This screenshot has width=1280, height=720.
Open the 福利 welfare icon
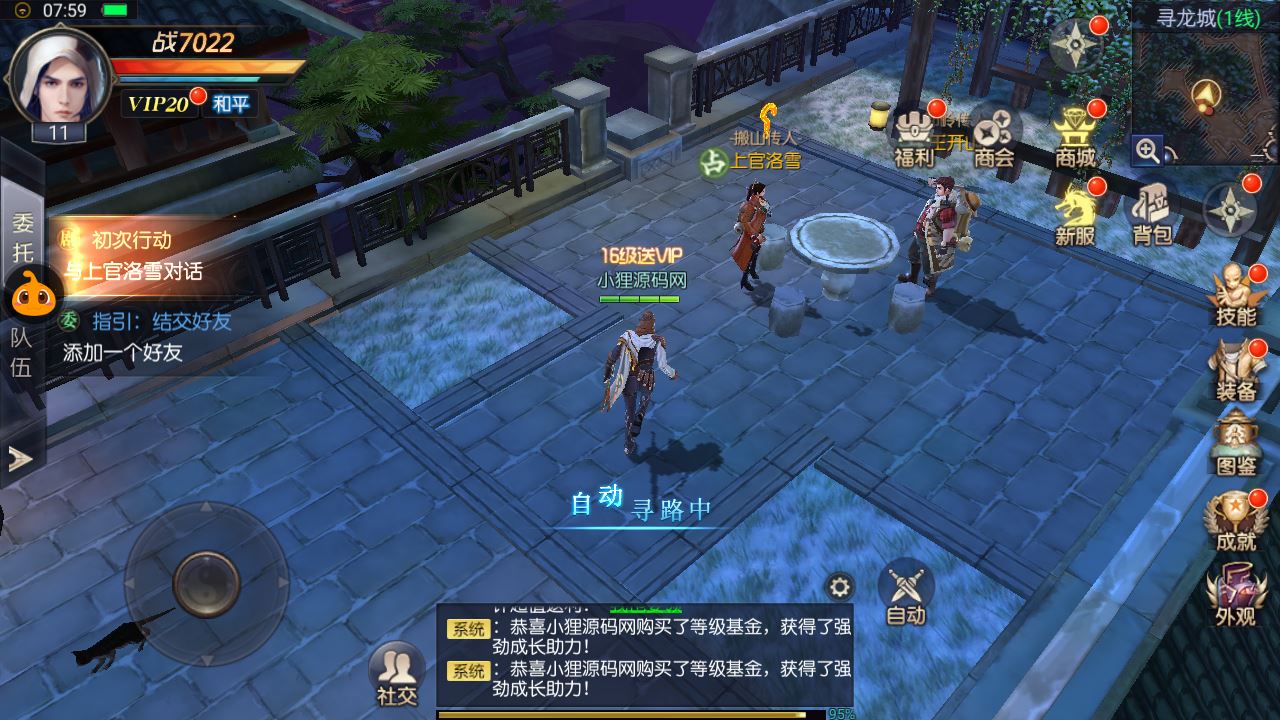(913, 128)
